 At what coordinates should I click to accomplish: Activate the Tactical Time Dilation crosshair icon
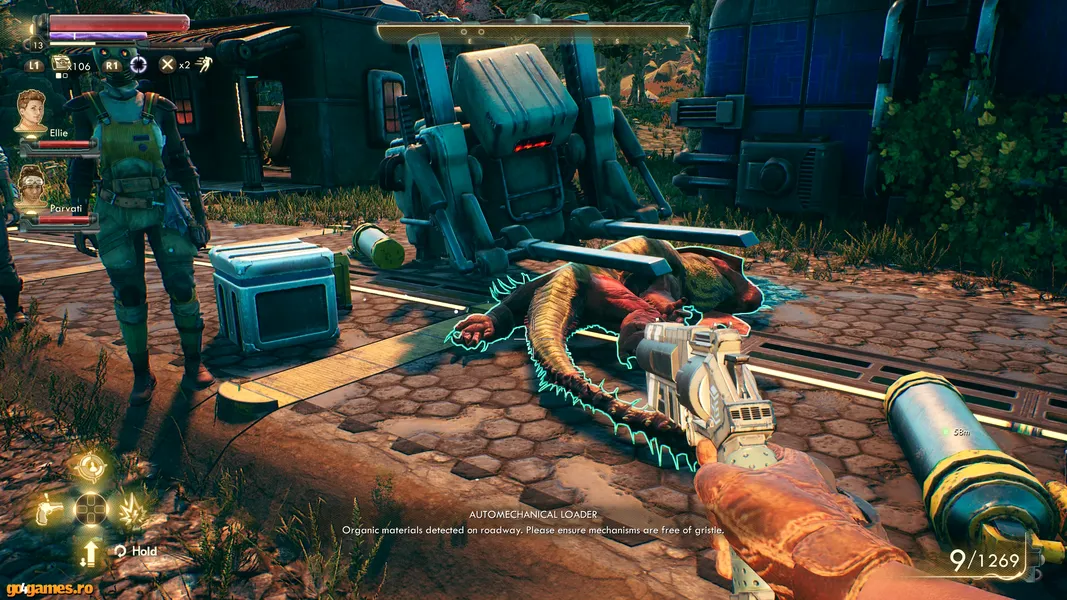138,65
